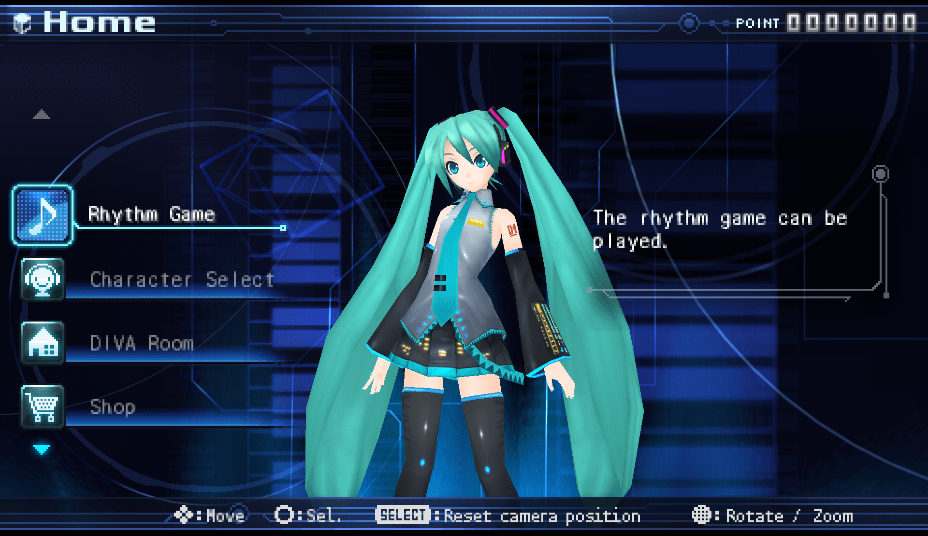
Task: Show more menu entries with down arrow
Action: point(41,450)
